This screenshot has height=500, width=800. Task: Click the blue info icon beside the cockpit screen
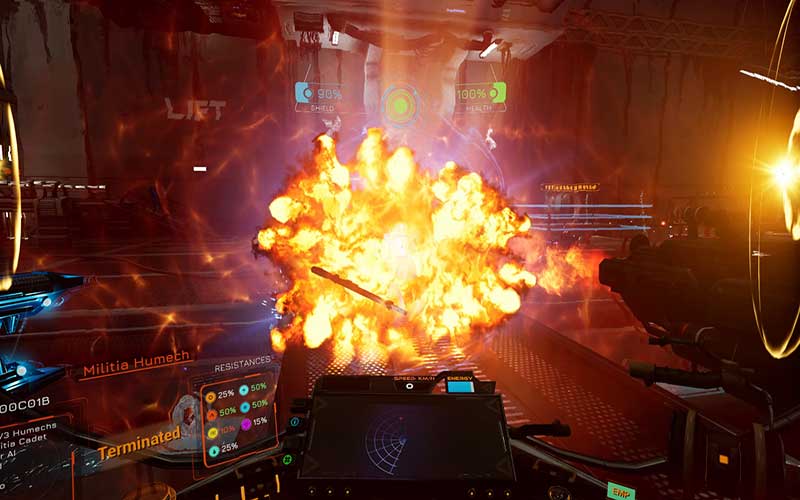click(x=295, y=422)
